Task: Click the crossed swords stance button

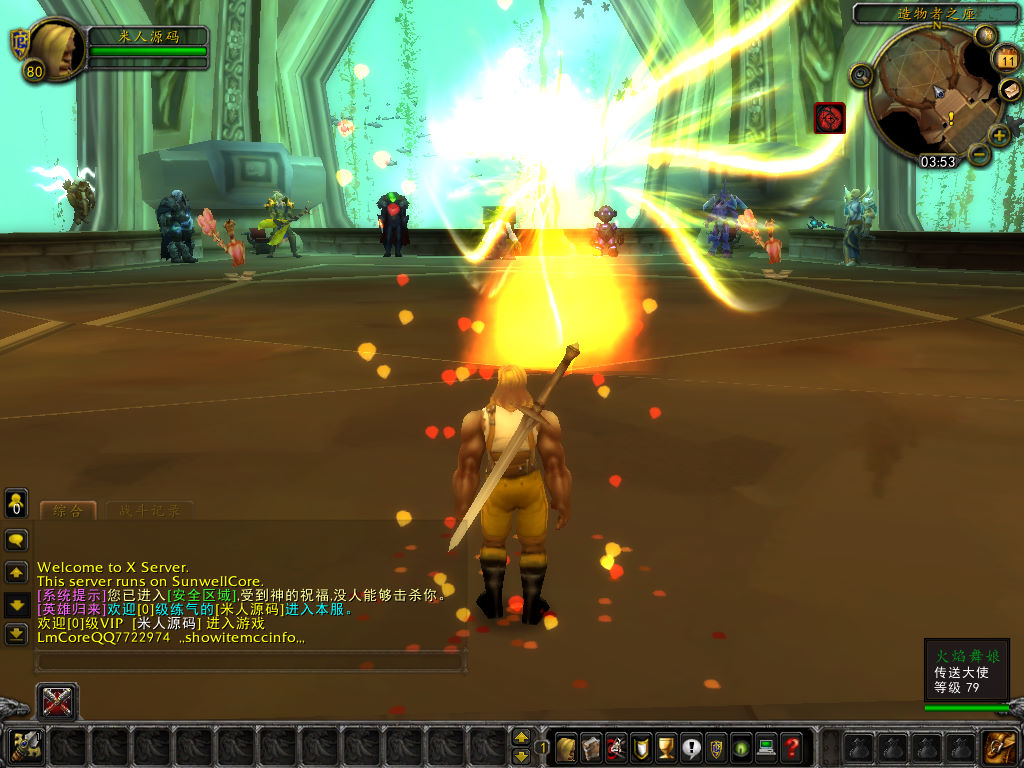Action: 57,702
